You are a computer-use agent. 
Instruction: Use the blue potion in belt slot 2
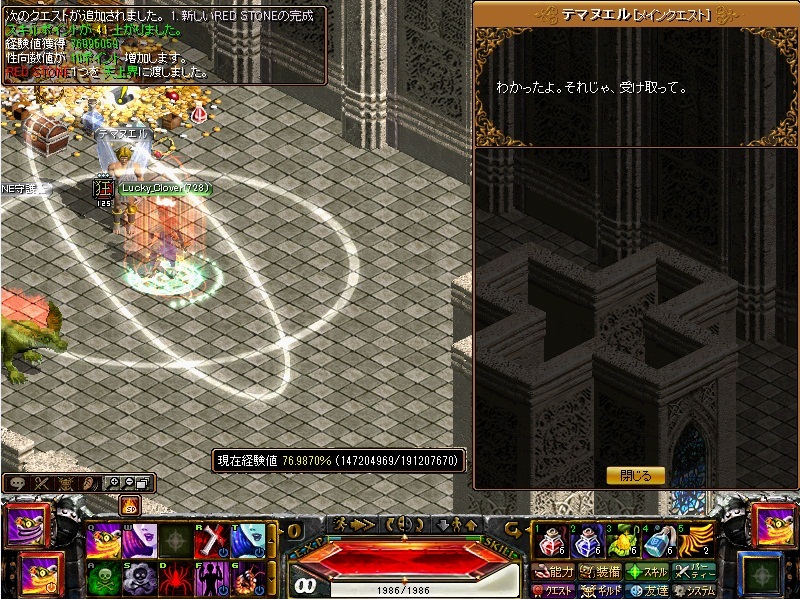[585, 541]
